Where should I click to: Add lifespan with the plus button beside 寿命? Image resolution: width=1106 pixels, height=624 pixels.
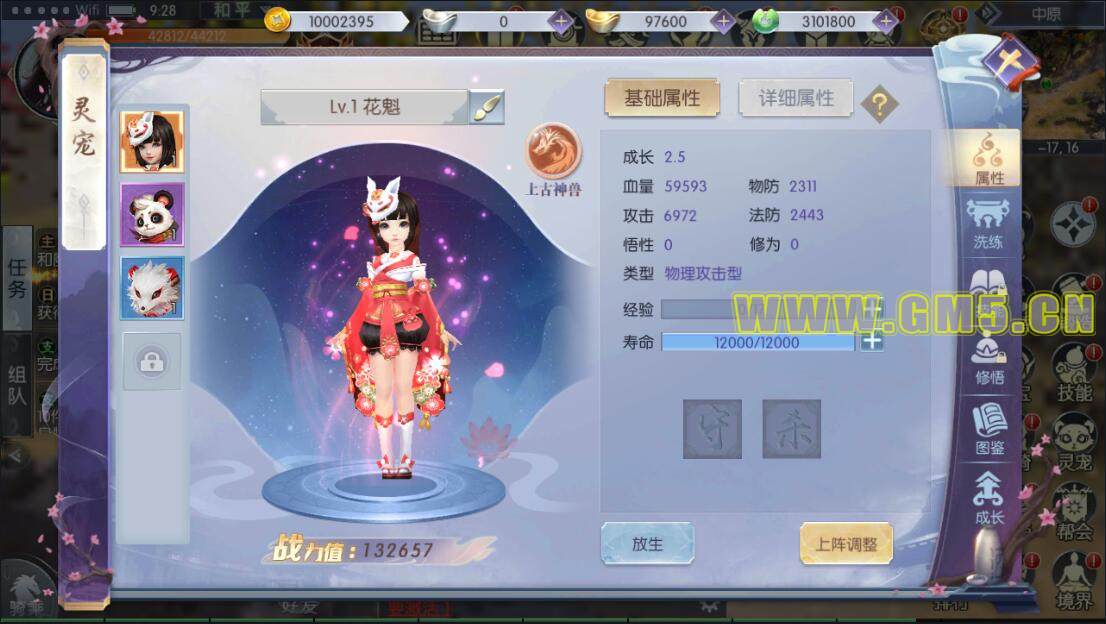pos(872,342)
